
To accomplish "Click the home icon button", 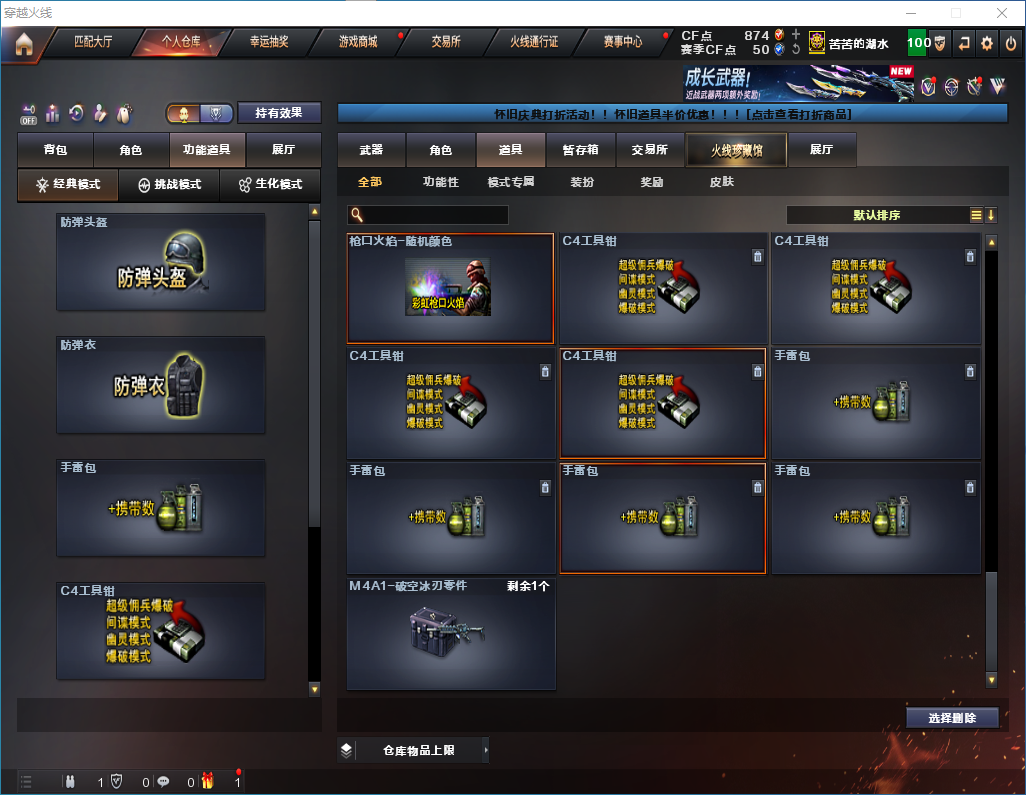I will tap(23, 44).
